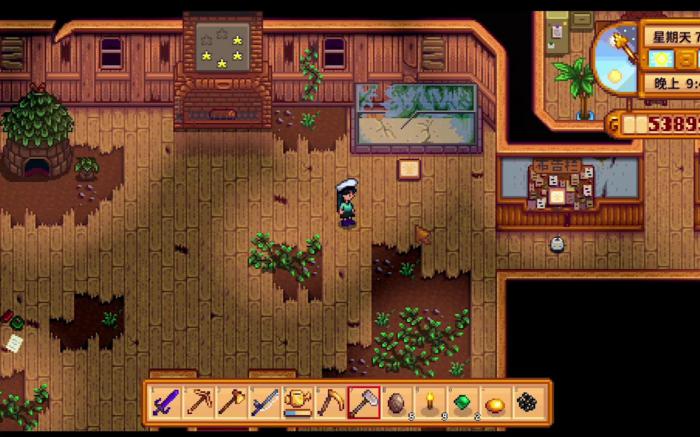Image resolution: width=700 pixels, height=437 pixels.
Task: Select the highlighted hammer slot
Action: [364, 403]
